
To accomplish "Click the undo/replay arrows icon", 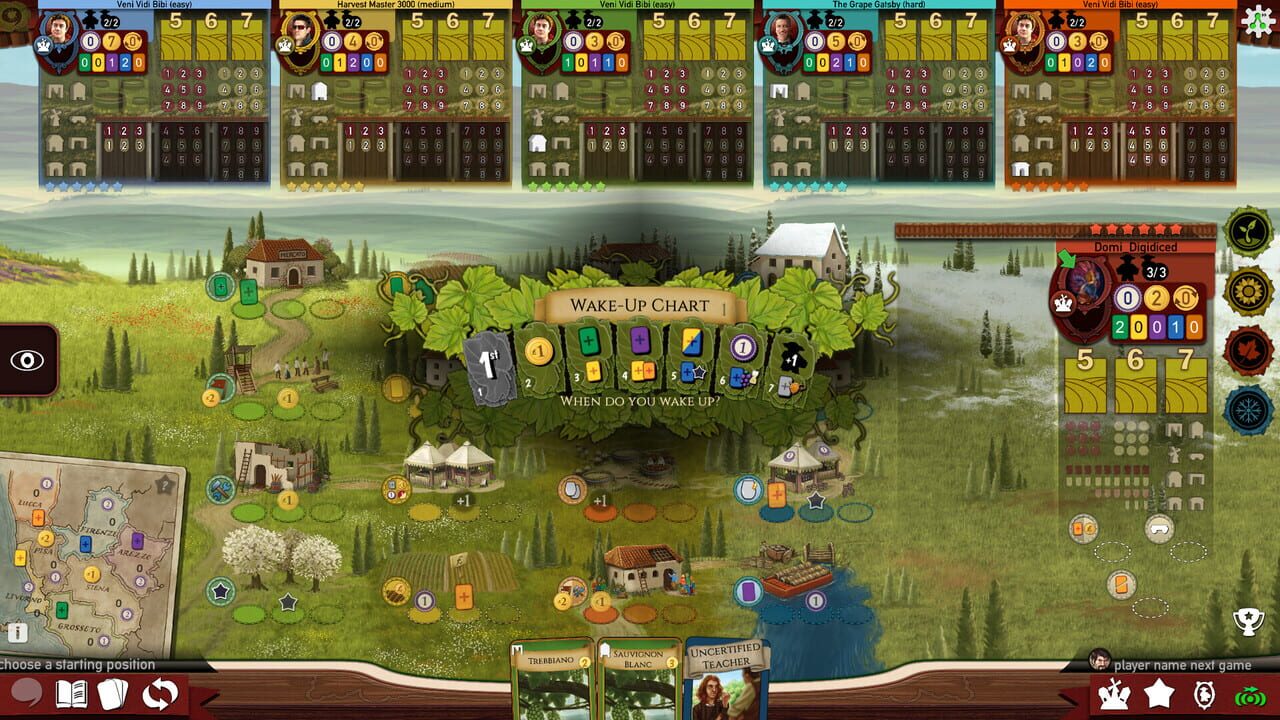I will pos(158,691).
